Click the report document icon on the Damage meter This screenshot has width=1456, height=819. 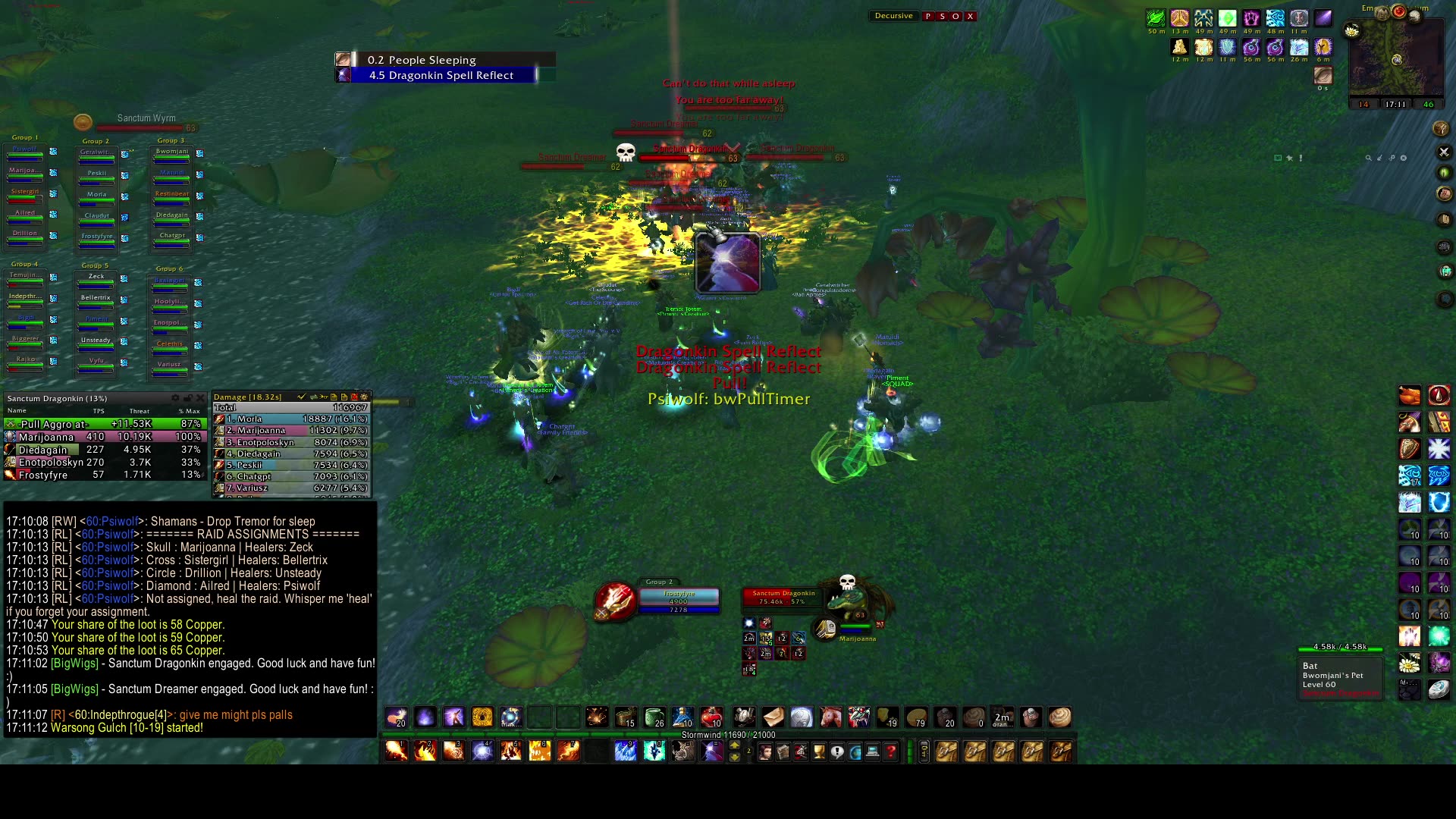334,397
